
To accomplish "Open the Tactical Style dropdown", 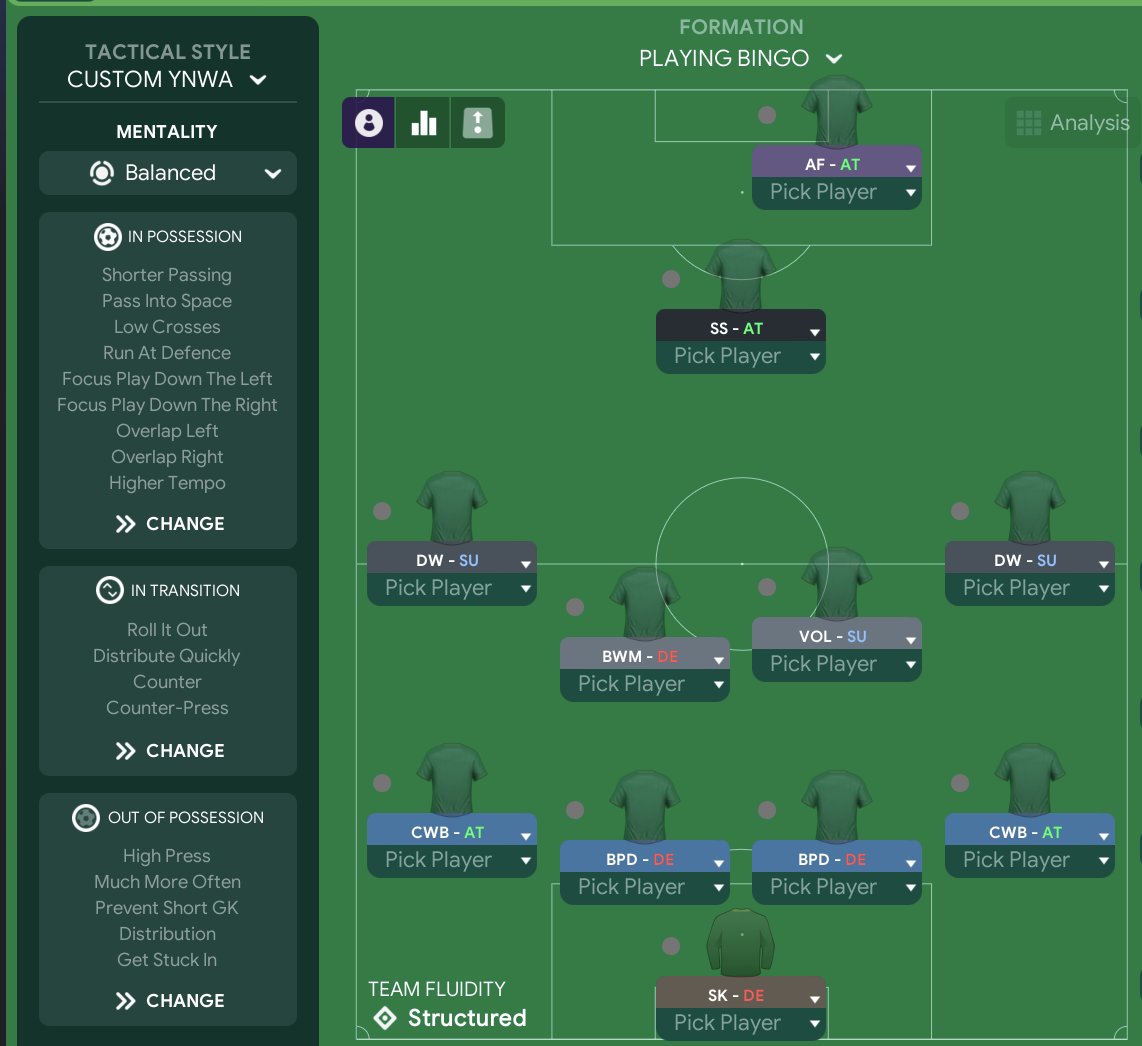I will [x=167, y=80].
